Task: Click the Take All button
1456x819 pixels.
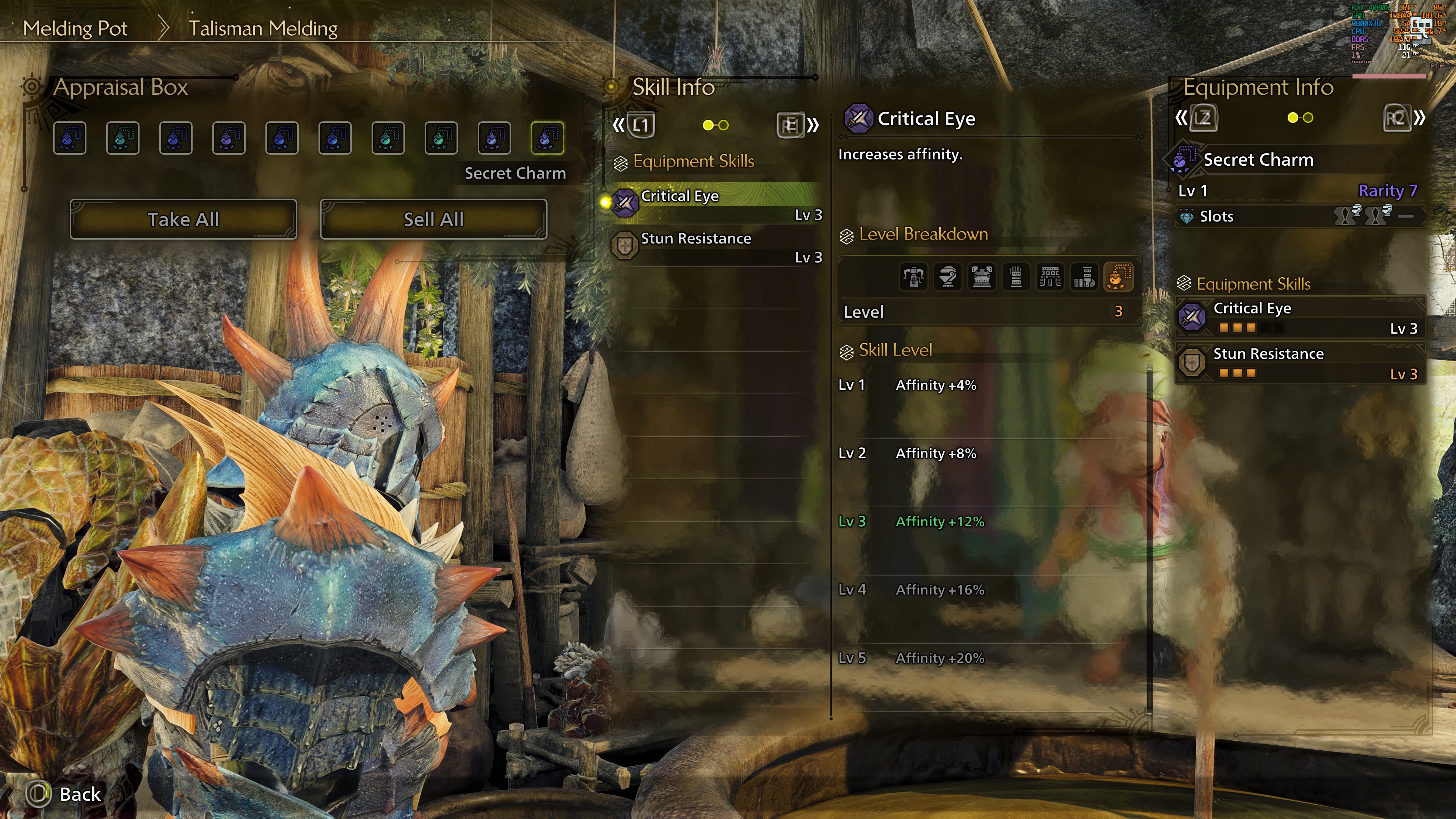Action: tap(183, 219)
